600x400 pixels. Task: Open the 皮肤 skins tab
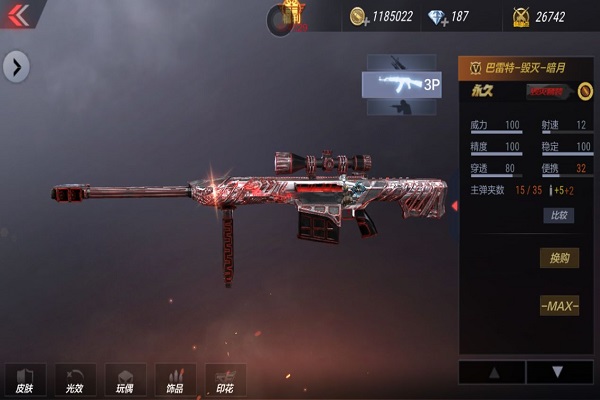point(24,380)
